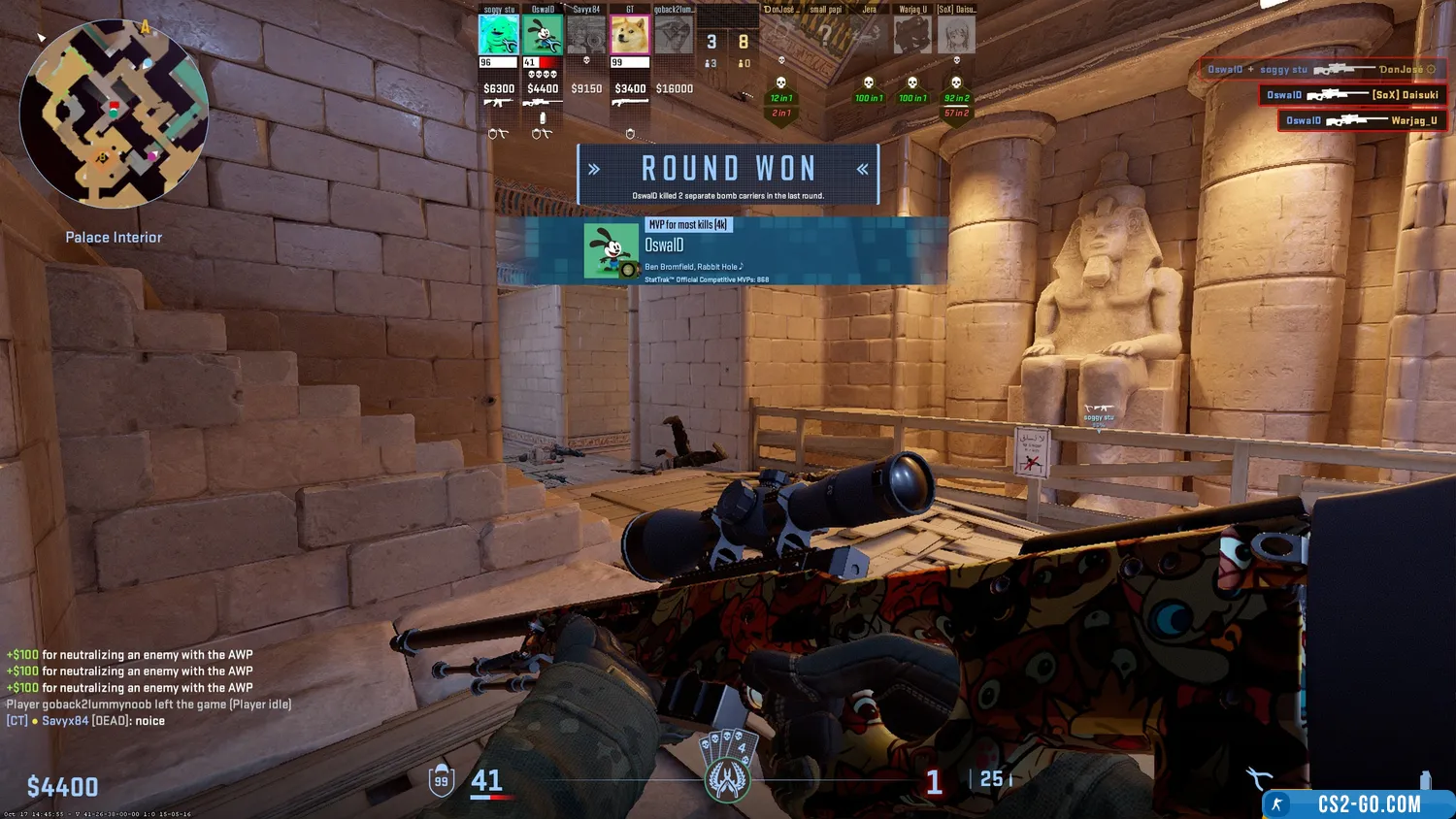Select the [SoX] Daisuki kill feed entry

pyautogui.click(x=1352, y=95)
